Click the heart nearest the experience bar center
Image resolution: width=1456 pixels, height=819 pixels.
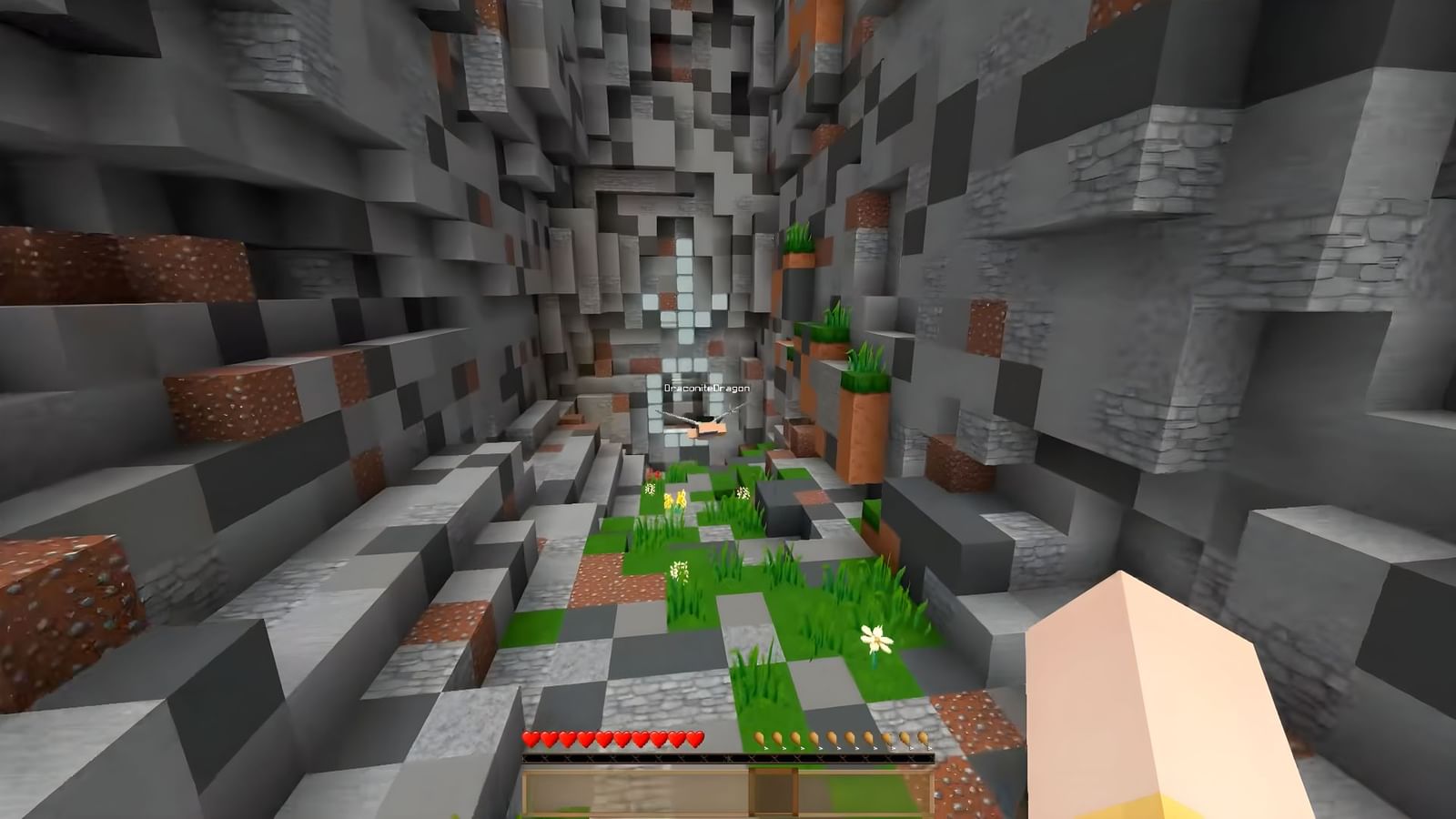click(x=696, y=740)
